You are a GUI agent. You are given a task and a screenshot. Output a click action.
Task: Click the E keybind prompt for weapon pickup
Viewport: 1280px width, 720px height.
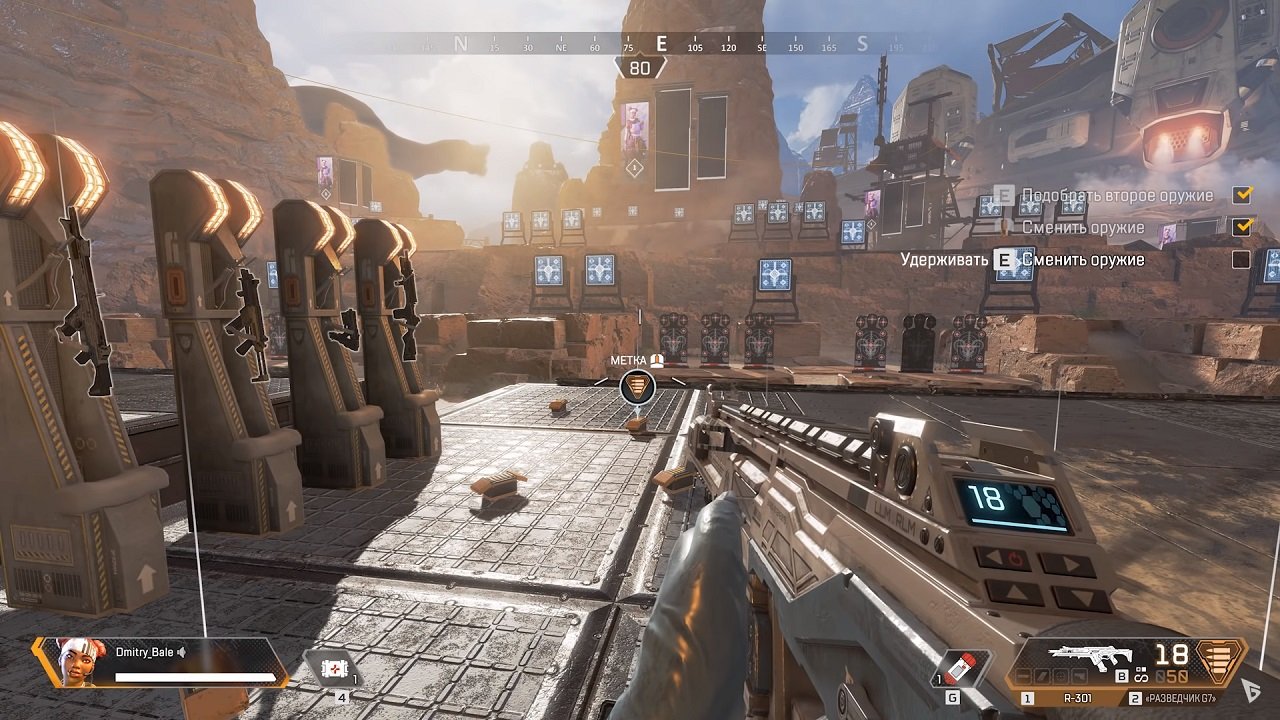point(1005,195)
